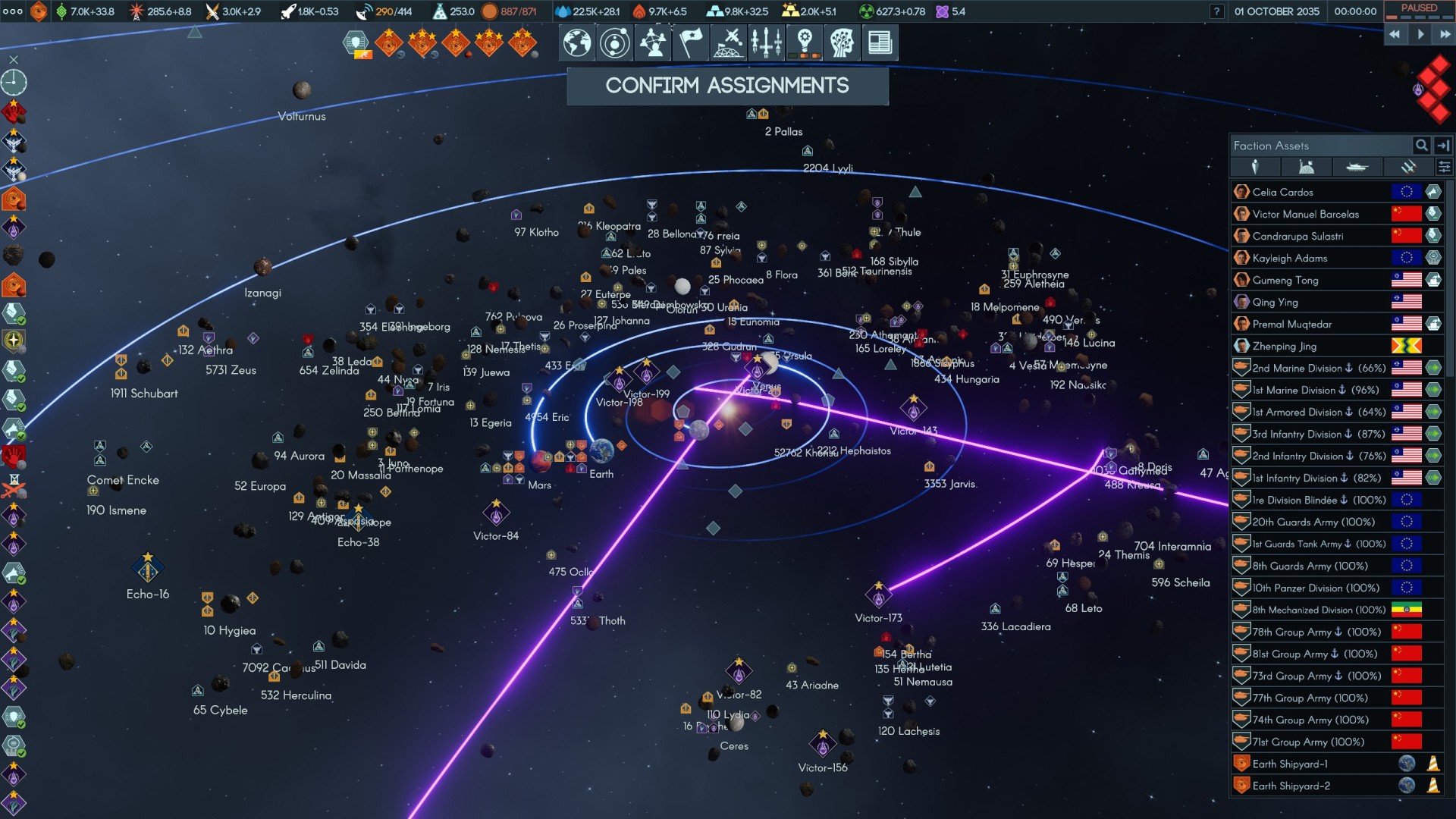Click the play button to unpause

1420,34
